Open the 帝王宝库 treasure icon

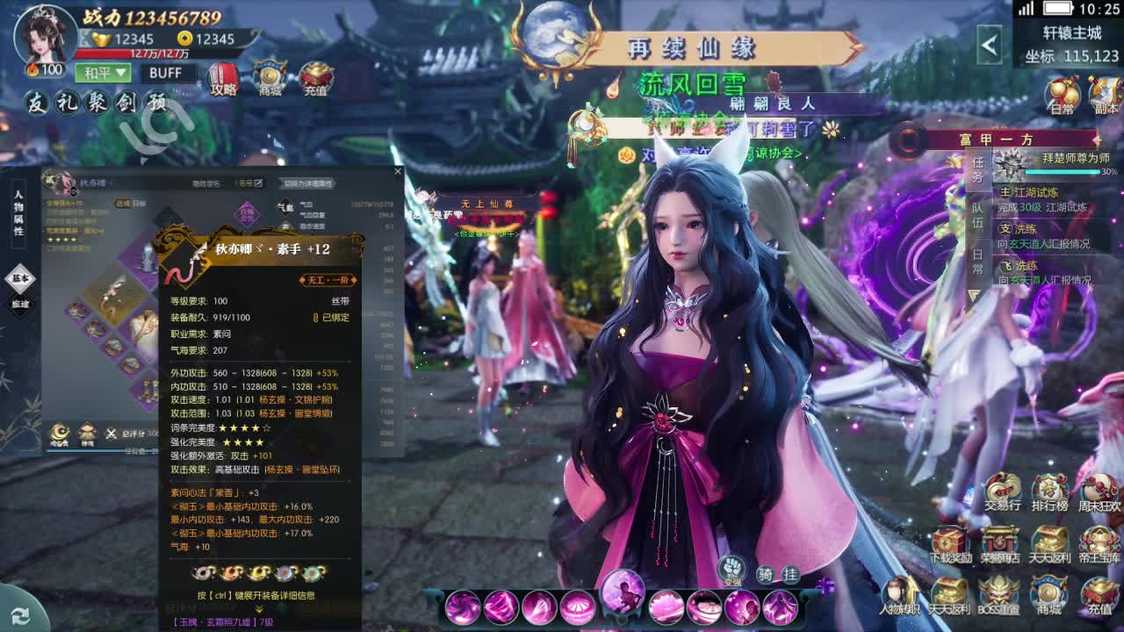pyautogui.click(x=1100, y=545)
